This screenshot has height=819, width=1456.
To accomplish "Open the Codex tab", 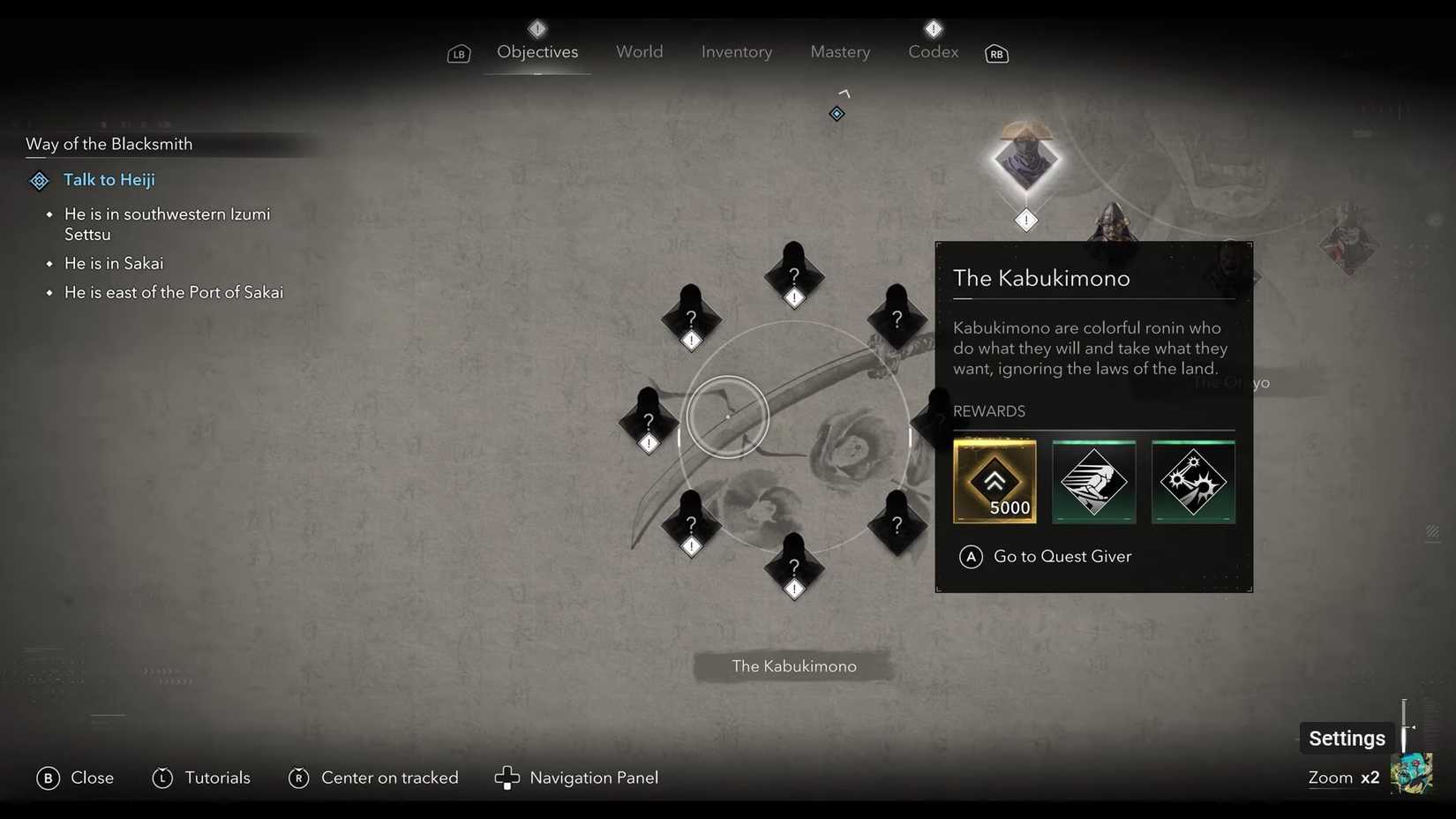I will (932, 51).
